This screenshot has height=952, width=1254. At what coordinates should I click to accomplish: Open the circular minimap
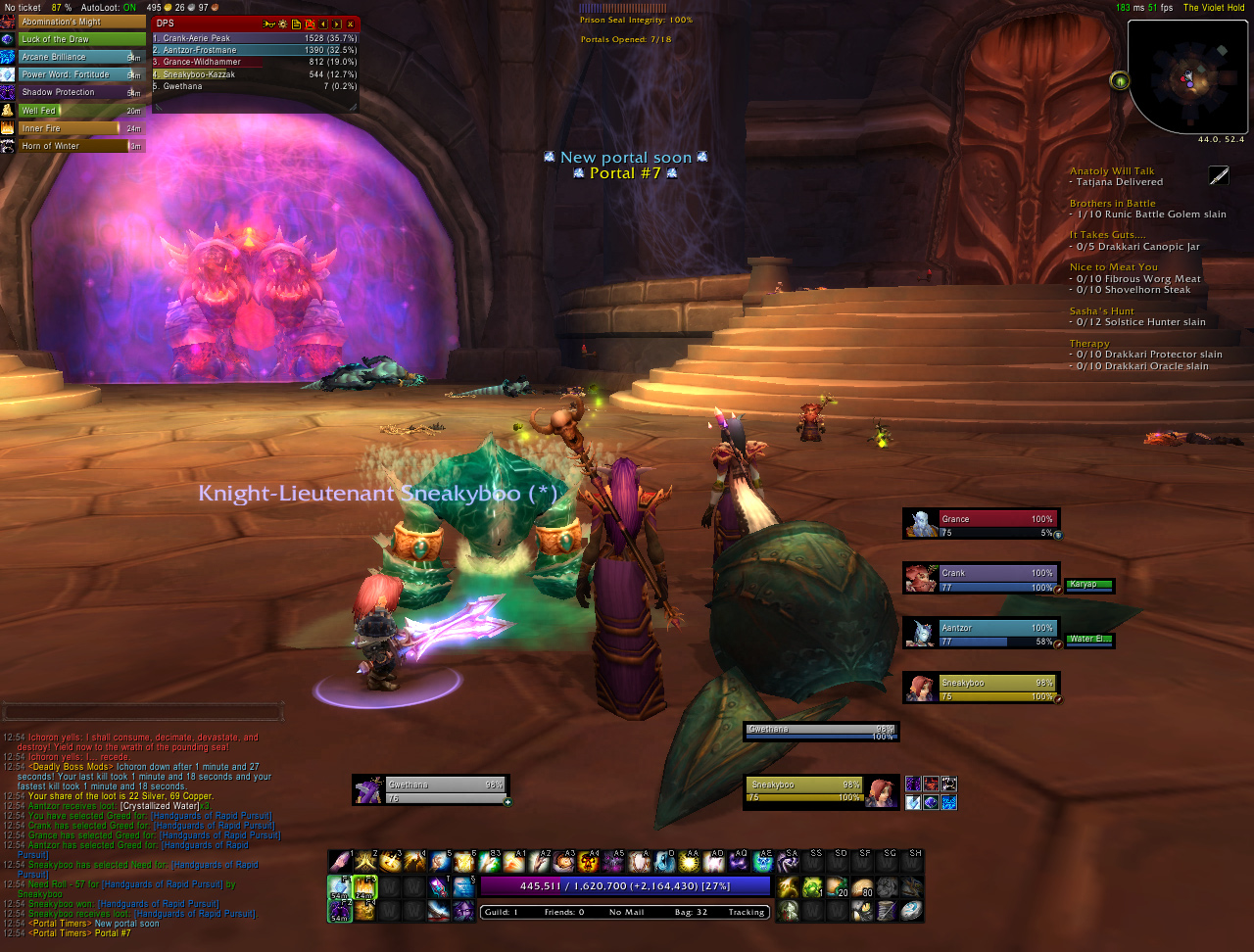(1187, 76)
